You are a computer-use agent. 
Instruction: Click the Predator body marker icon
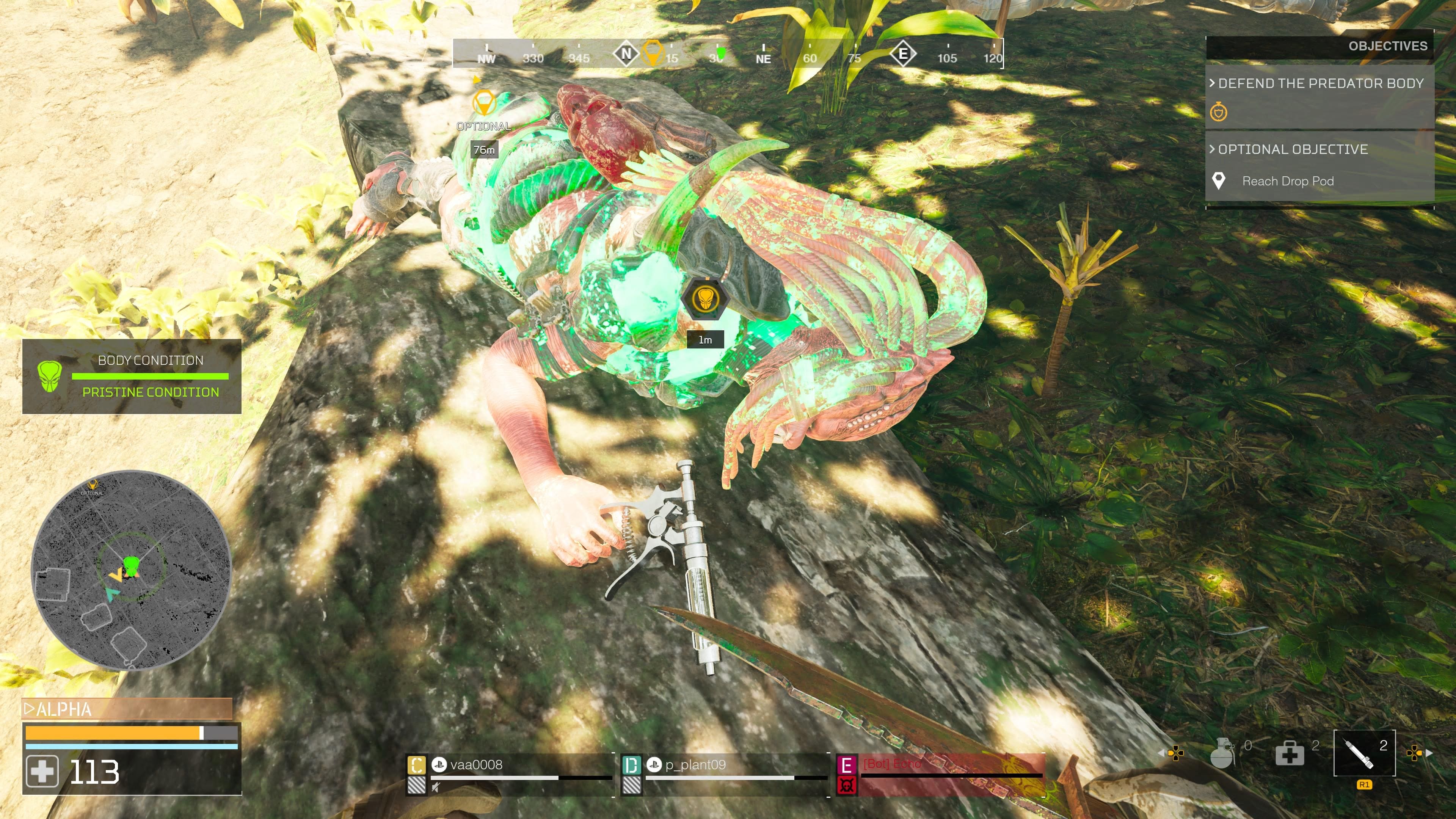704,298
